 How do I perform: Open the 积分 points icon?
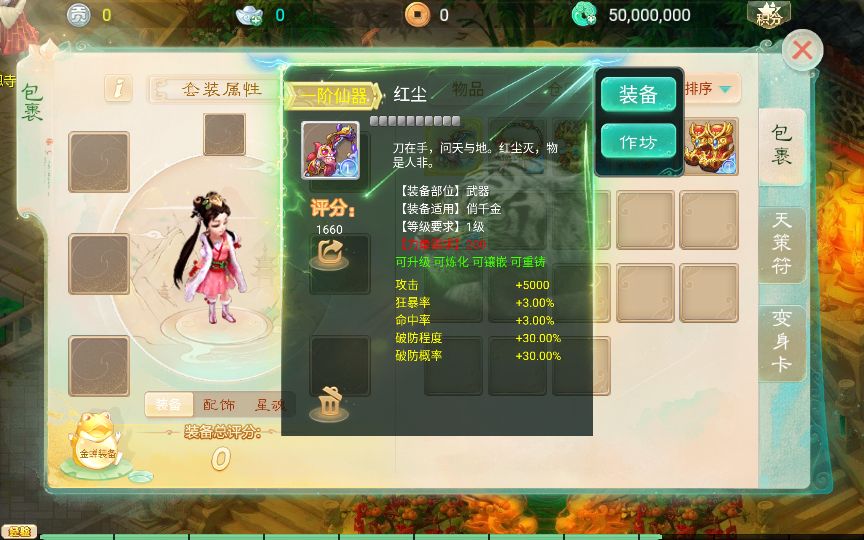click(768, 14)
